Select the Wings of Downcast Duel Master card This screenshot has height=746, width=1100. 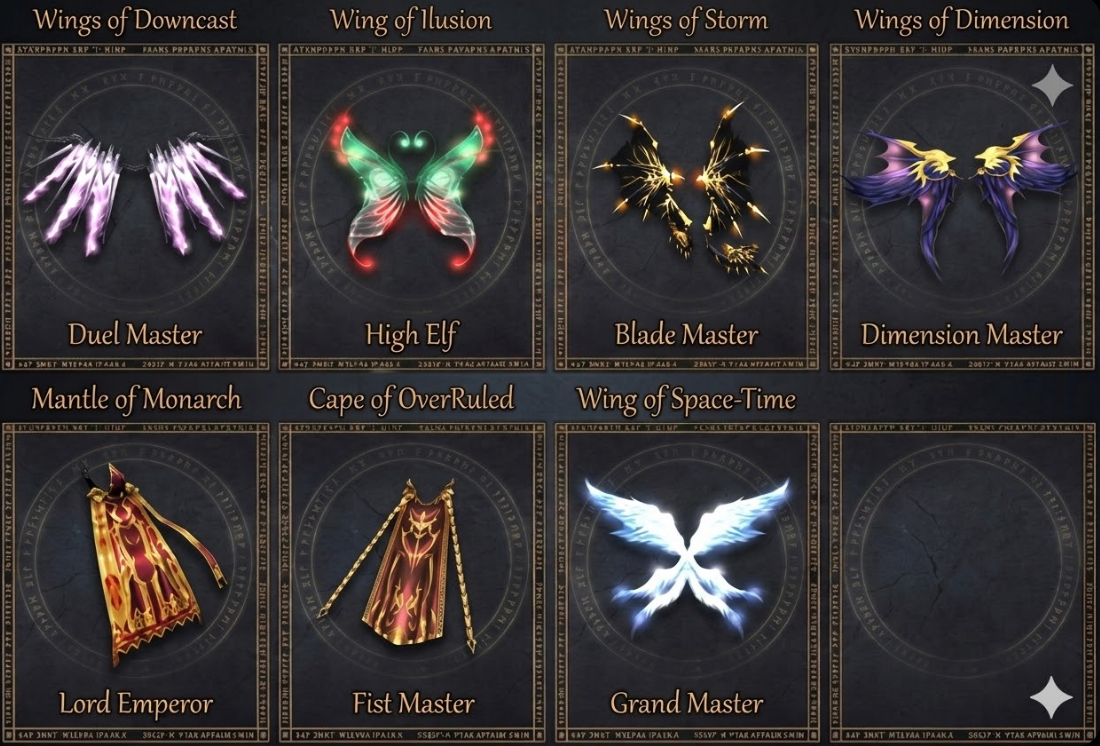136,206
